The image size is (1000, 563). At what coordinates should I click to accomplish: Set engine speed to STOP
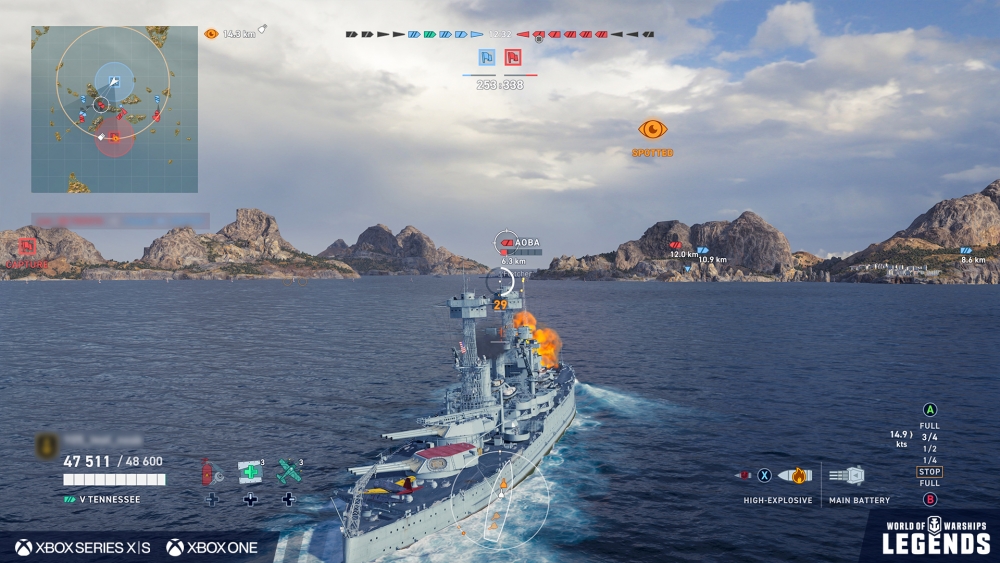(x=929, y=472)
